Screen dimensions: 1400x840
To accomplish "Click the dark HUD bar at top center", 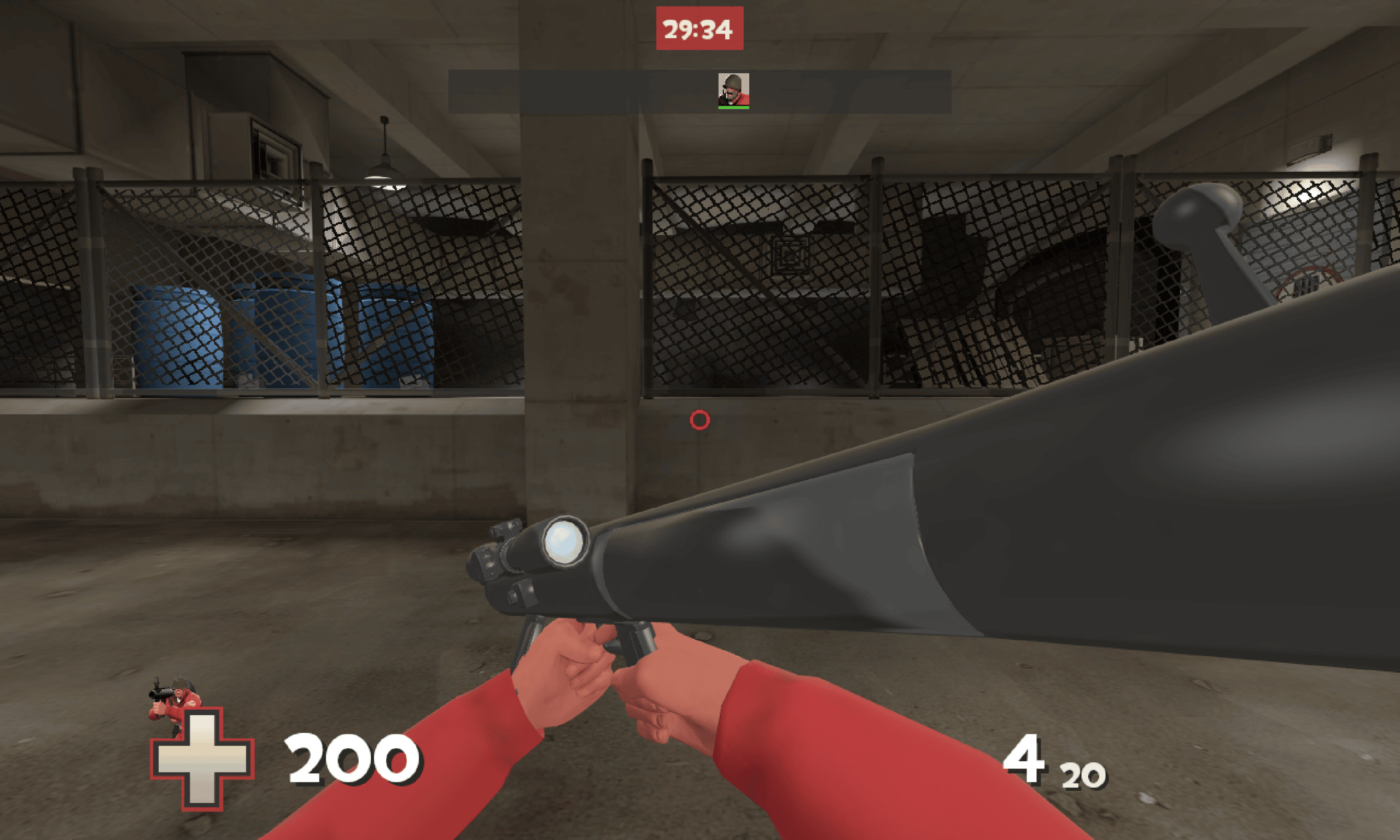I will (566, 91).
